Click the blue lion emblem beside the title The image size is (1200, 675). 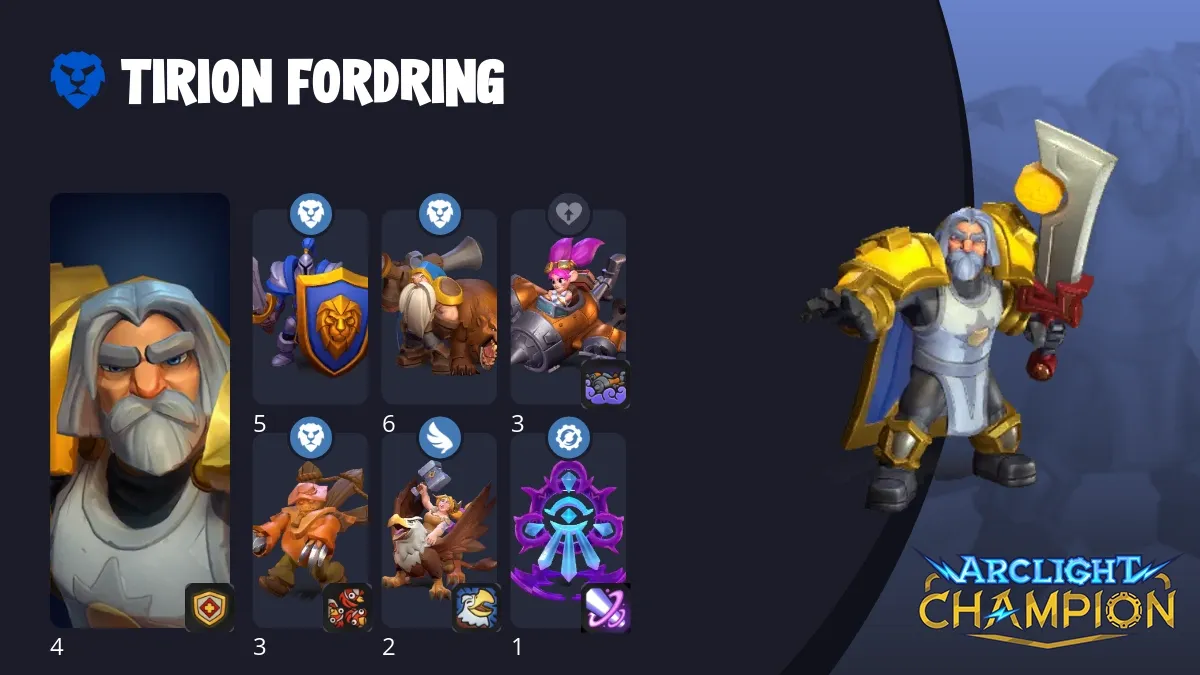(77, 81)
